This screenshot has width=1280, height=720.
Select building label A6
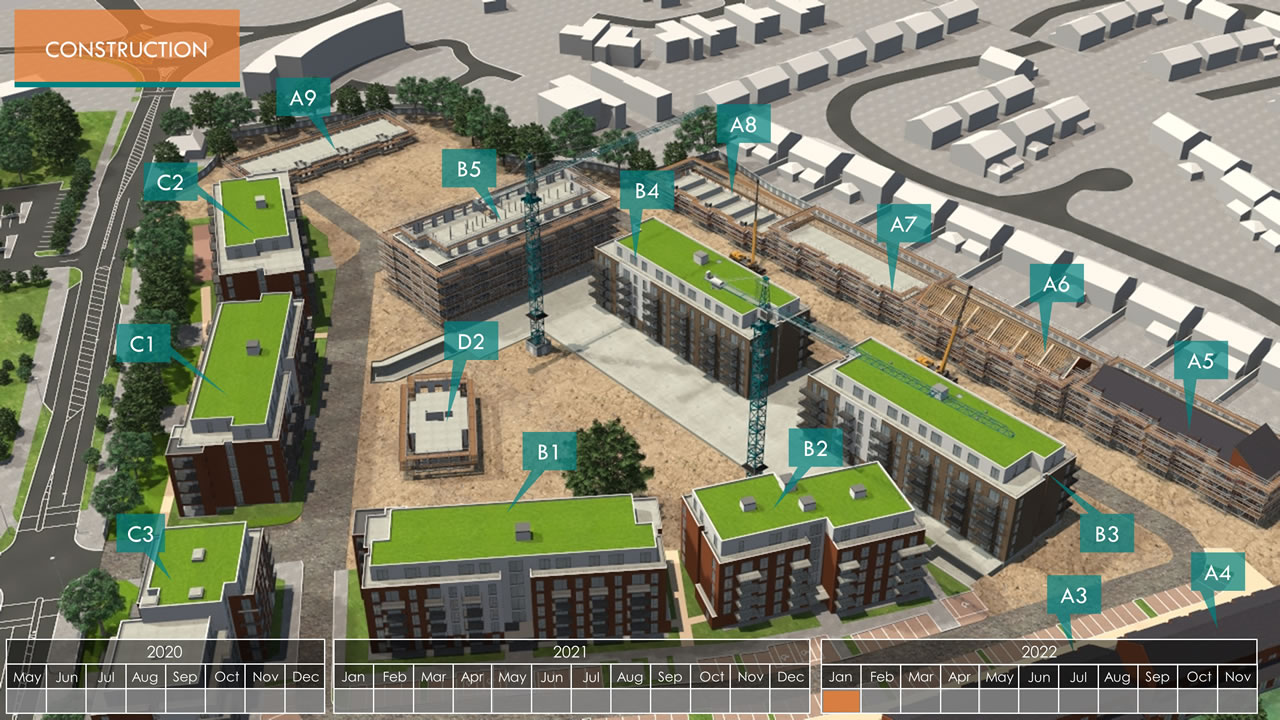pyautogui.click(x=1056, y=284)
